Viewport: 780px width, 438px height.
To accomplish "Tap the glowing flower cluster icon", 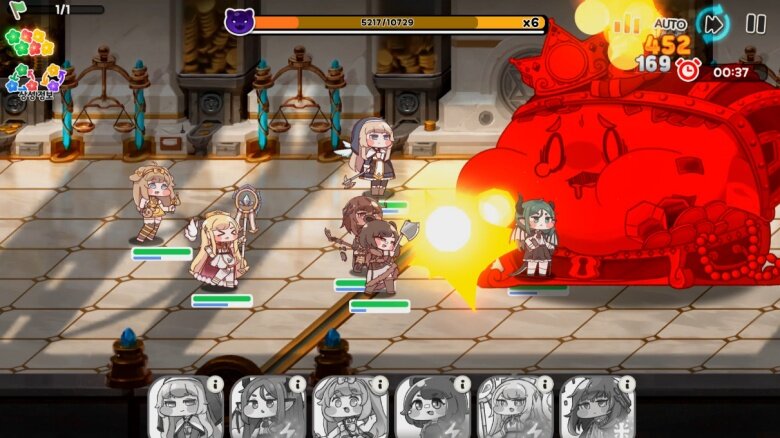I will click(26, 42).
